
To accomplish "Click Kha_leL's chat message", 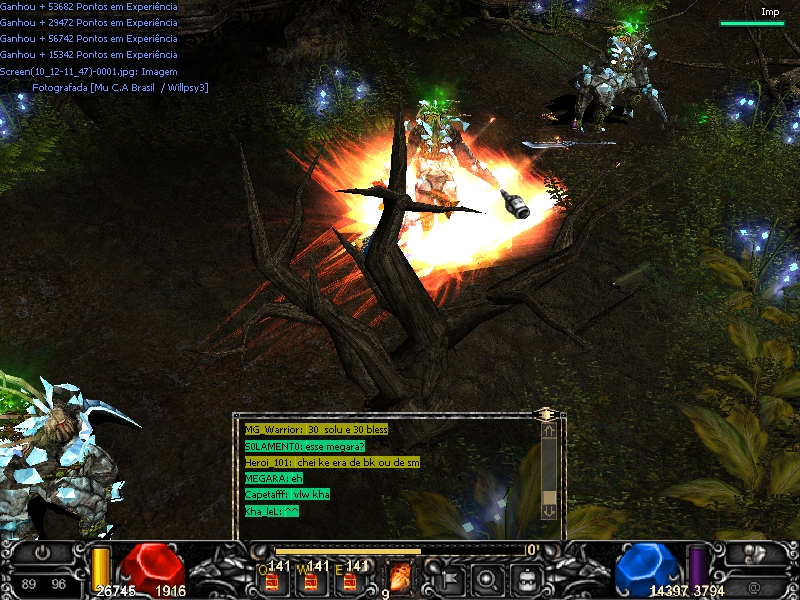I will (272, 511).
